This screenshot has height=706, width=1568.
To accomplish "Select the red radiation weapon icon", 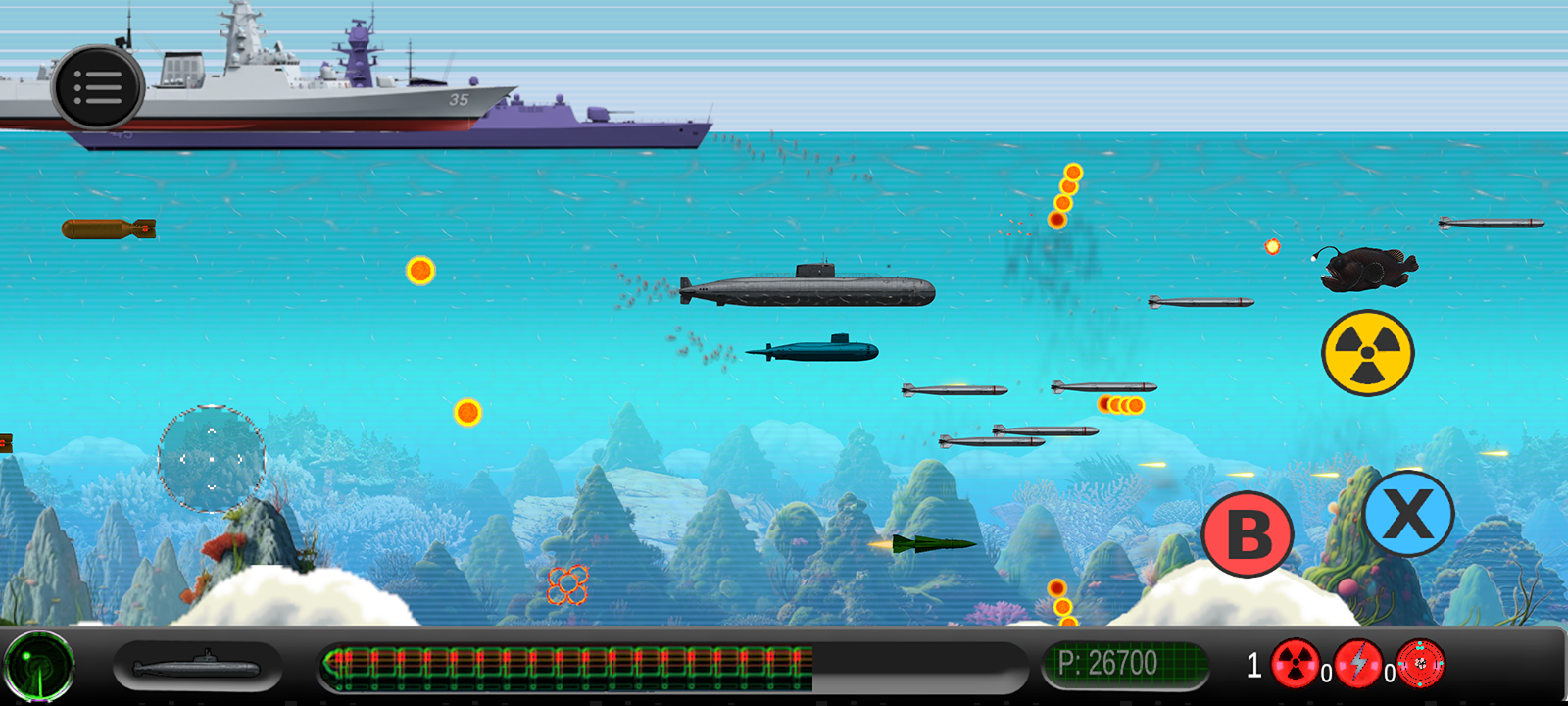I will [1295, 664].
